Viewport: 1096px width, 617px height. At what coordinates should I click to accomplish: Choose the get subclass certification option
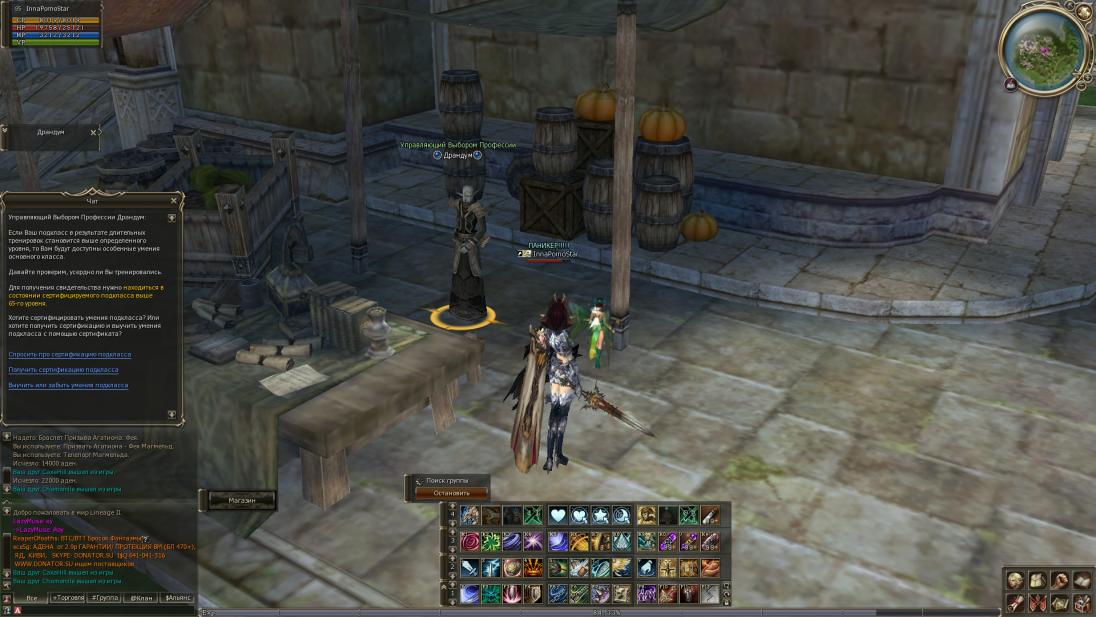pos(63,370)
